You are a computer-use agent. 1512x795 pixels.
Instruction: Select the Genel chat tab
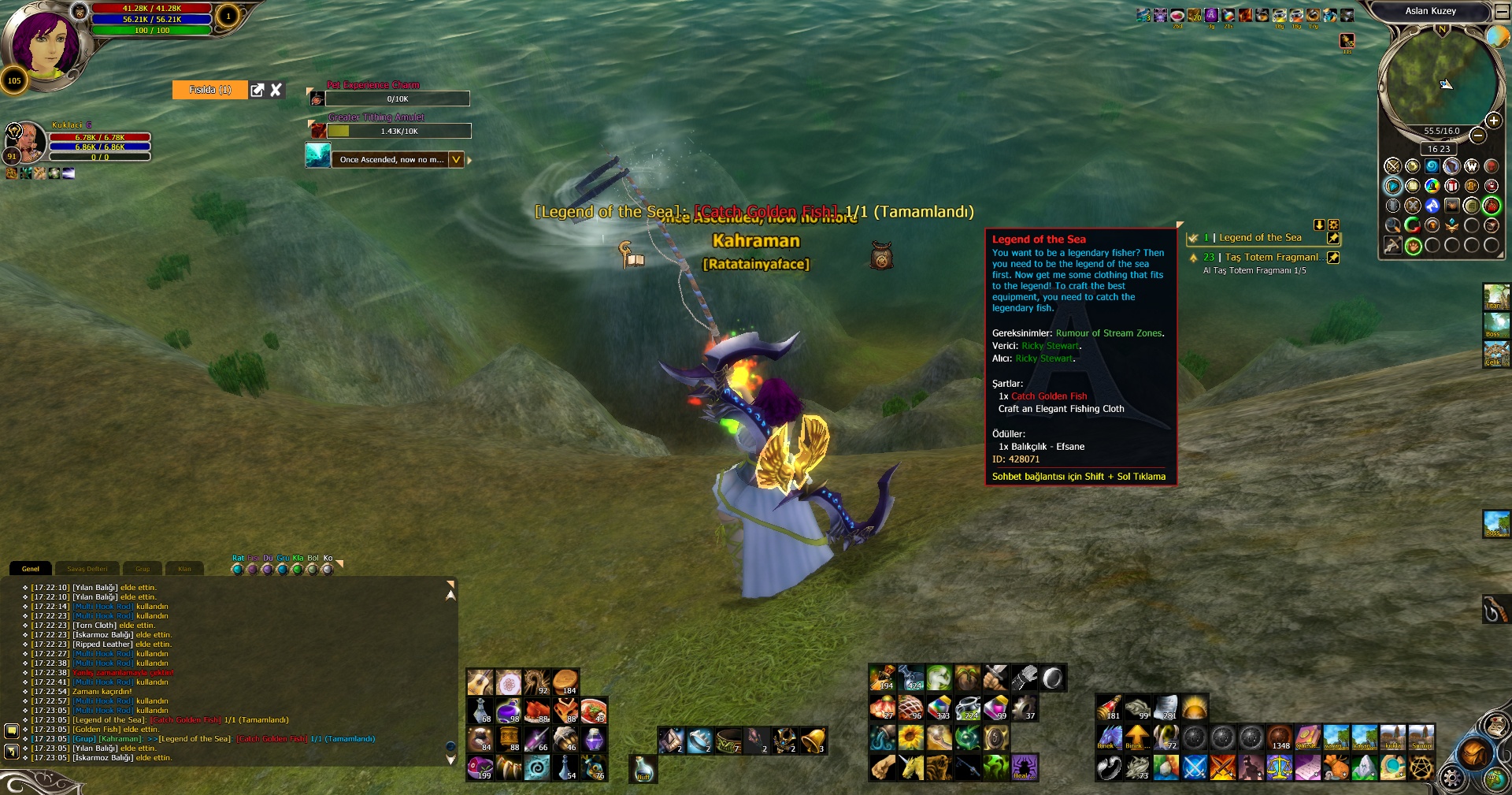click(x=31, y=569)
